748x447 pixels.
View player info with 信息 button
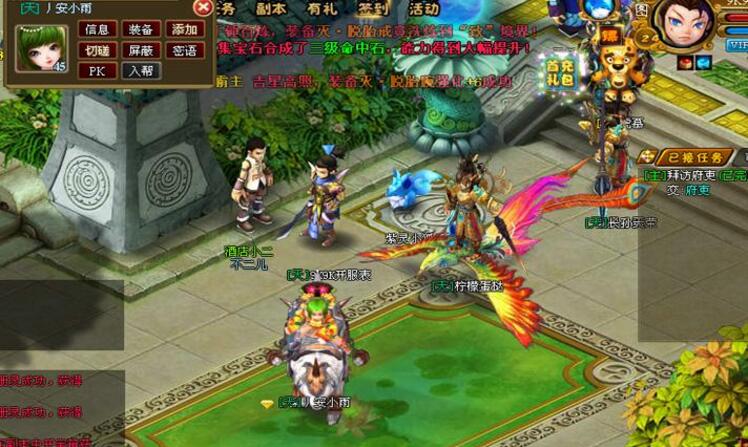97,30
